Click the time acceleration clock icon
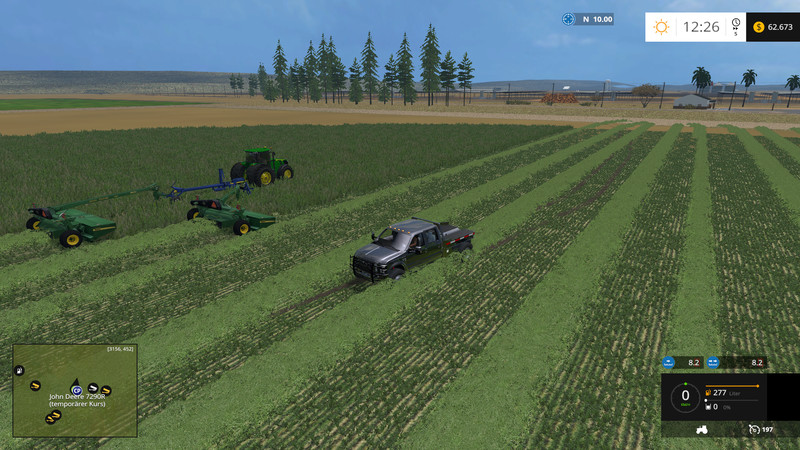 pyautogui.click(x=735, y=24)
